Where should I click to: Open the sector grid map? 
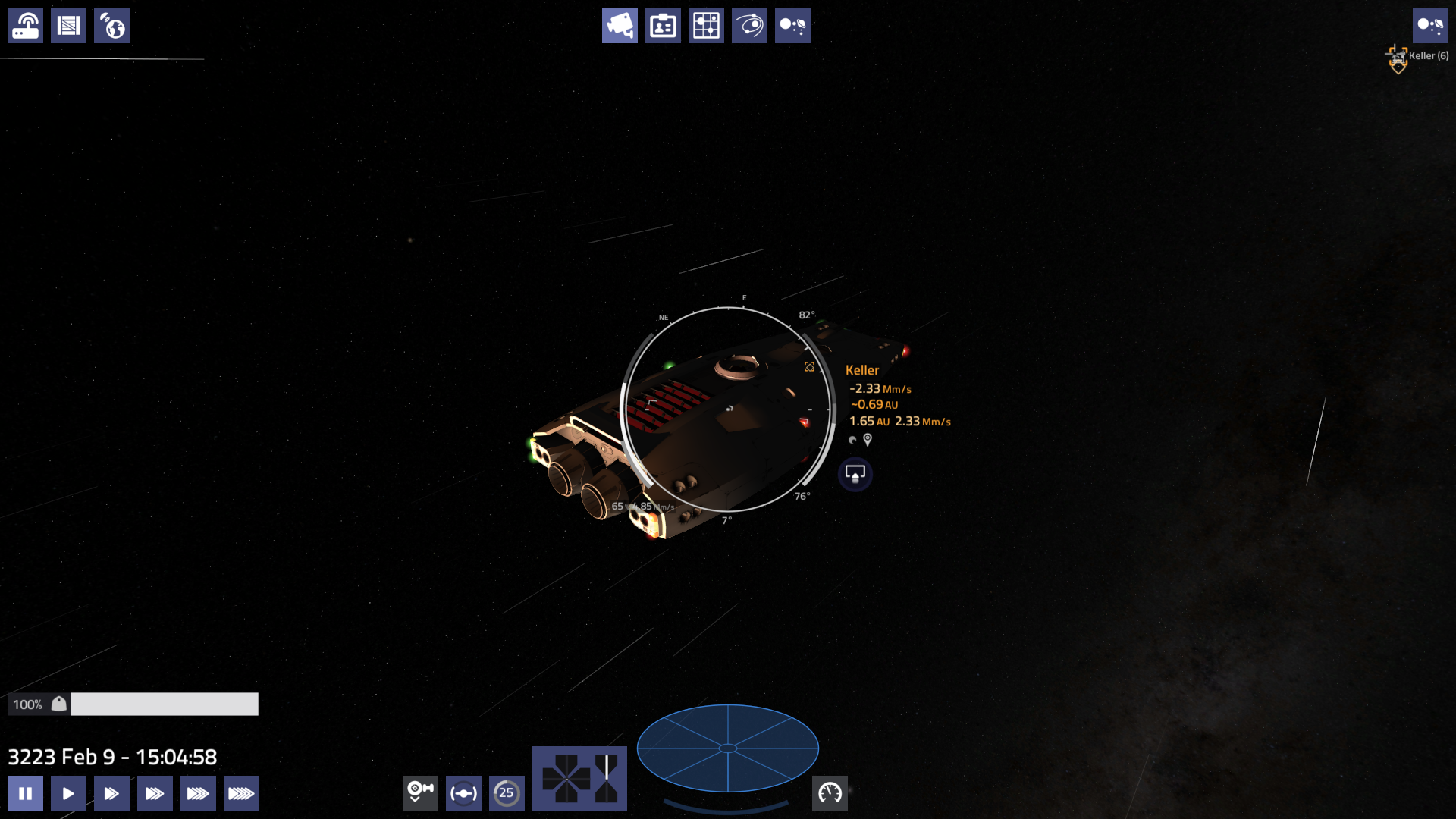pyautogui.click(x=706, y=25)
